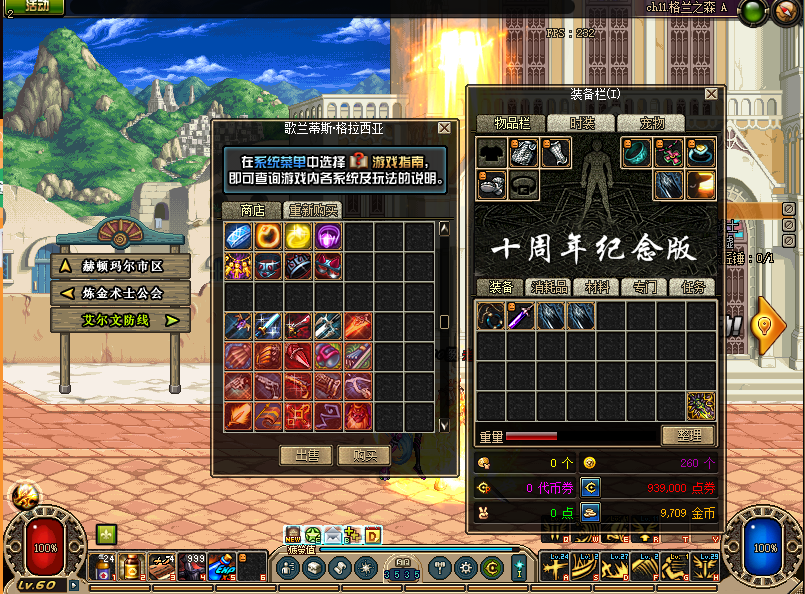Close the shop window

[x=445, y=129]
